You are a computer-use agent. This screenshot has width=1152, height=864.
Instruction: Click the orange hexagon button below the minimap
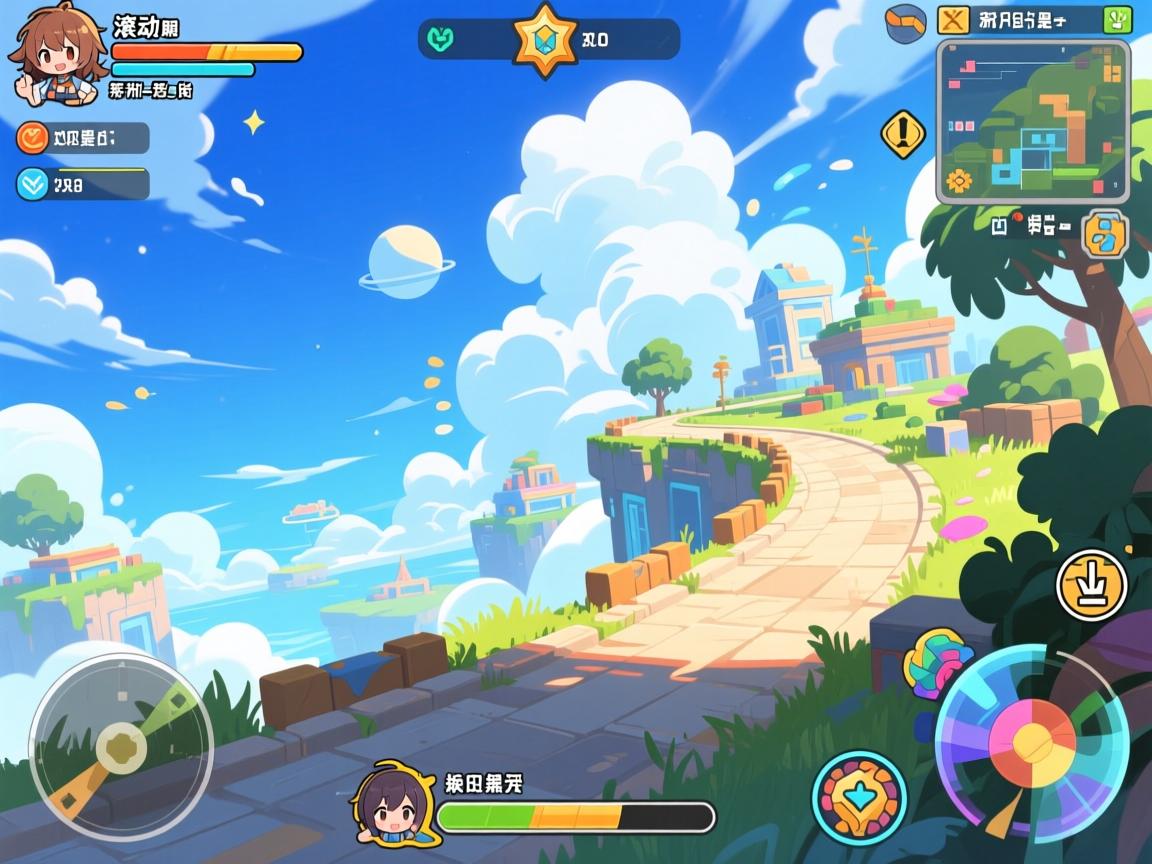pyautogui.click(x=1105, y=233)
